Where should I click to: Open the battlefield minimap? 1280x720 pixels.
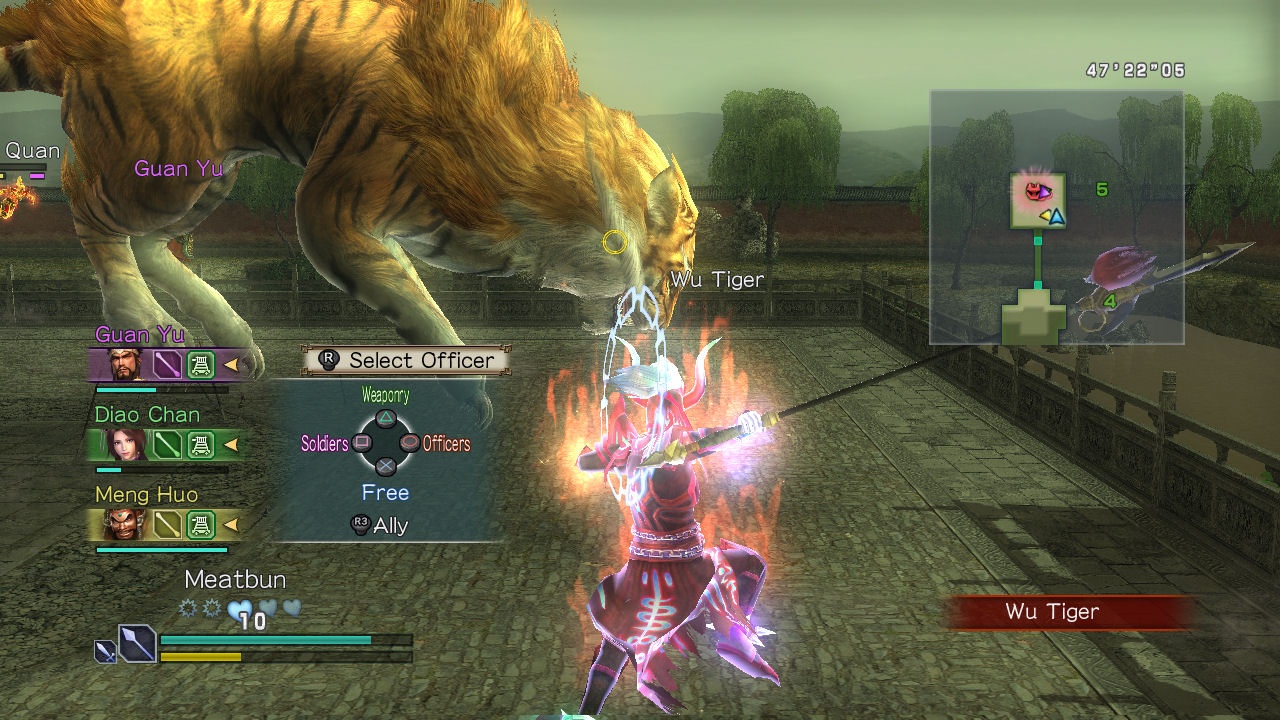tap(1056, 217)
